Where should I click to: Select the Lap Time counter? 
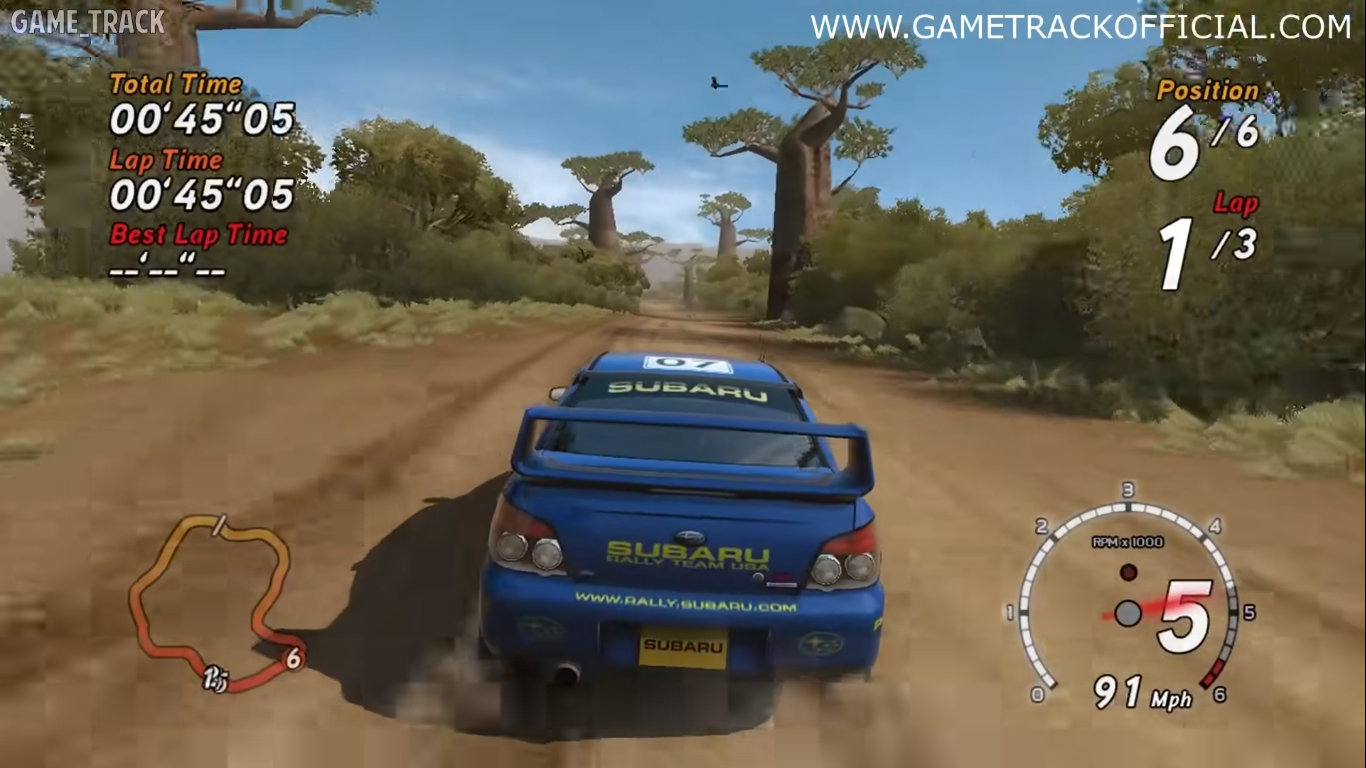click(201, 195)
